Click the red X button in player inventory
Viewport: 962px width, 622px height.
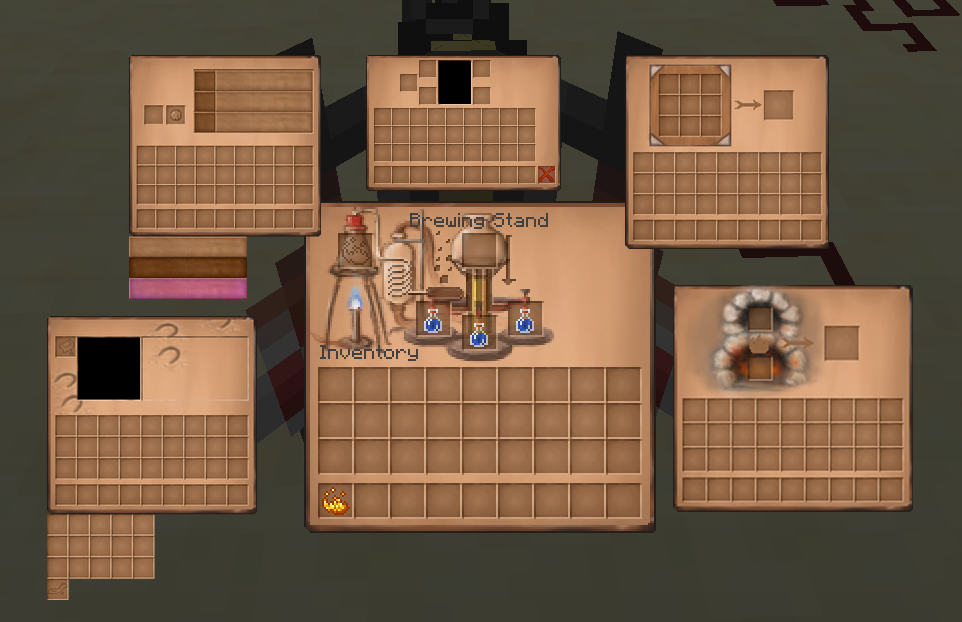click(x=546, y=175)
